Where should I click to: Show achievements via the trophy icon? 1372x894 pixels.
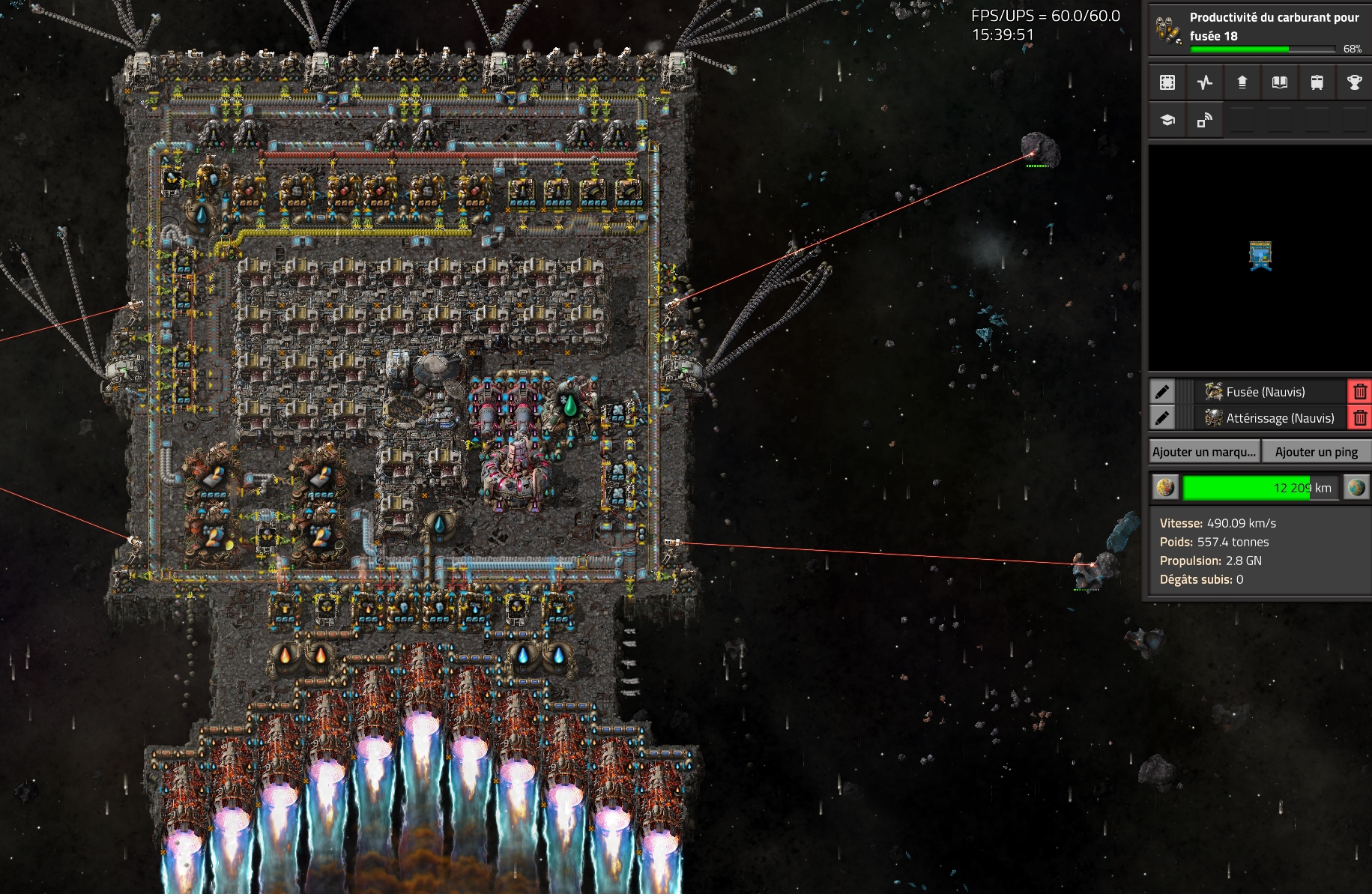coord(1354,82)
